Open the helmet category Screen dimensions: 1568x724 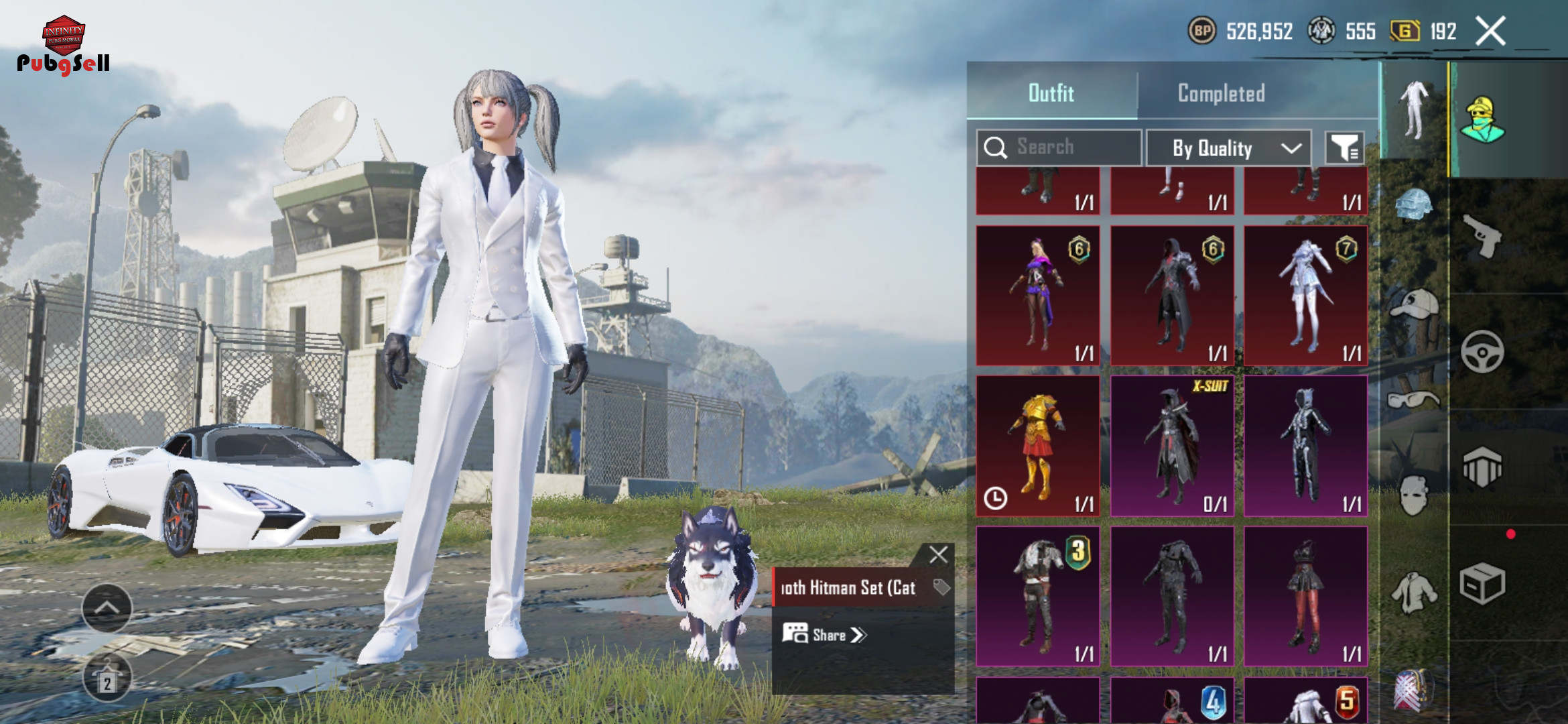(x=1414, y=204)
